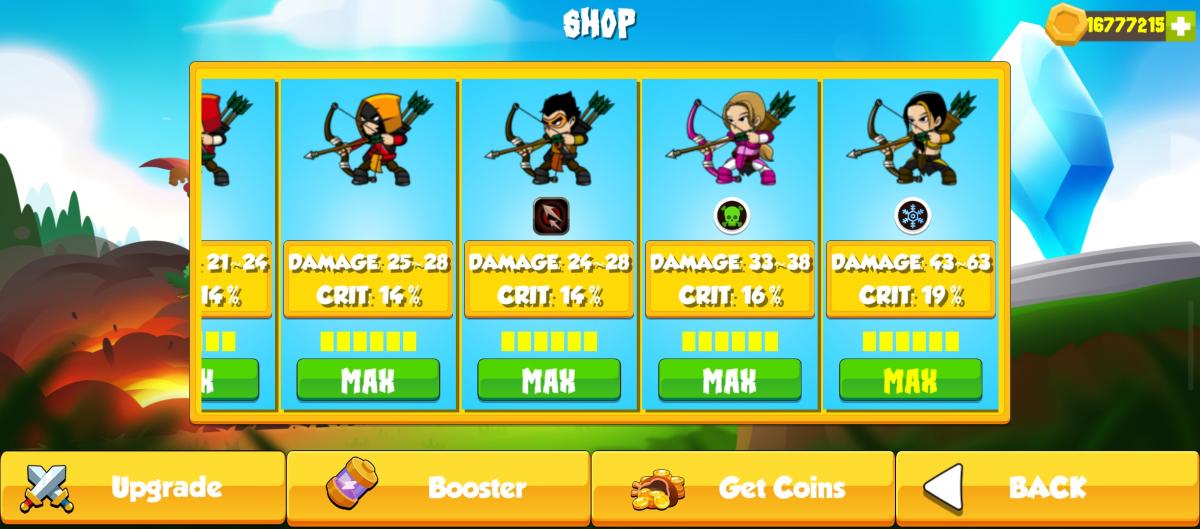Tap the blue snowflake freeze icon
Screen dimensions: 1200x529
pyautogui.click(x=911, y=215)
